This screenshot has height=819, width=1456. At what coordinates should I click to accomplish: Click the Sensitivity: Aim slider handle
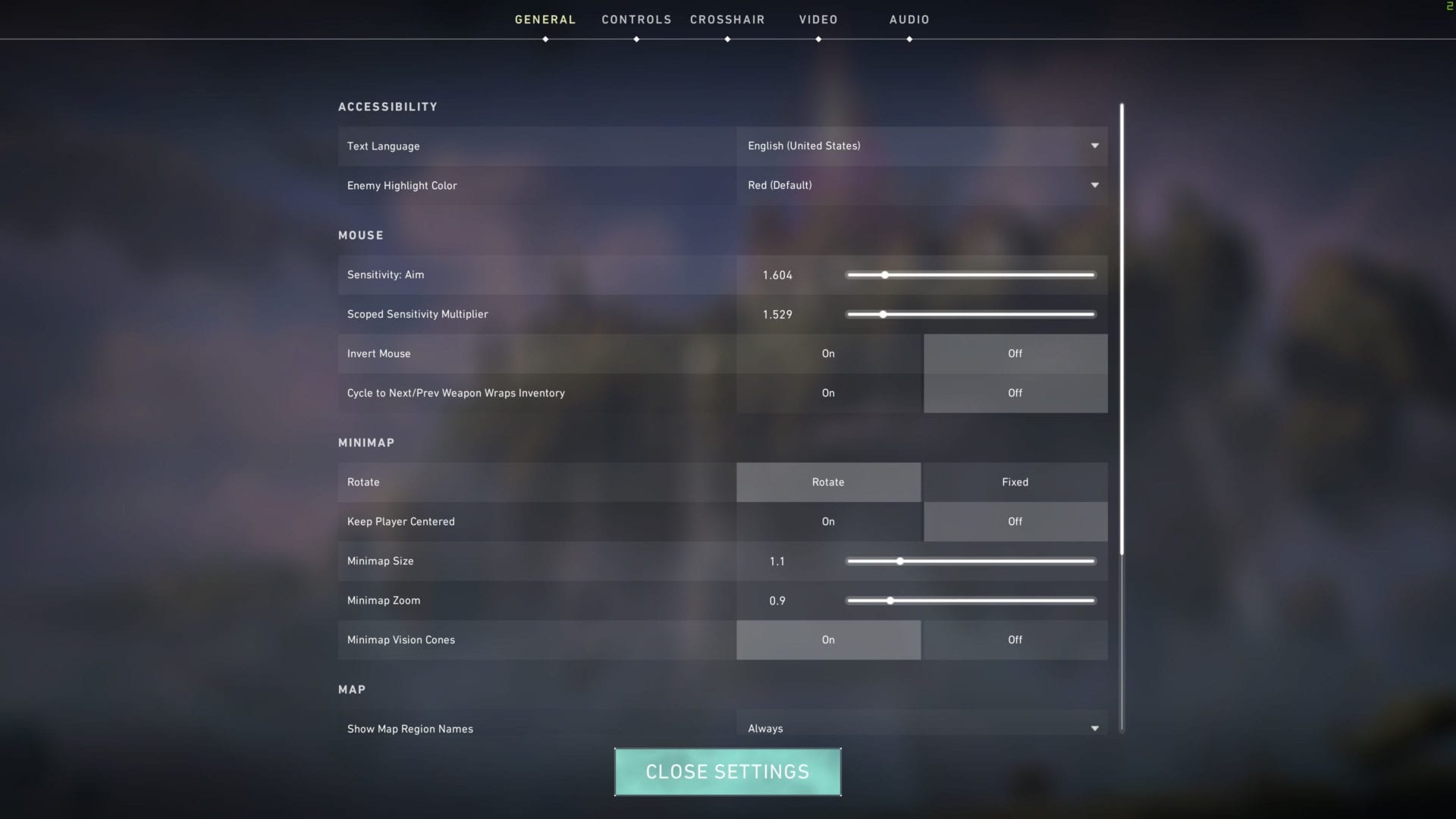click(886, 275)
